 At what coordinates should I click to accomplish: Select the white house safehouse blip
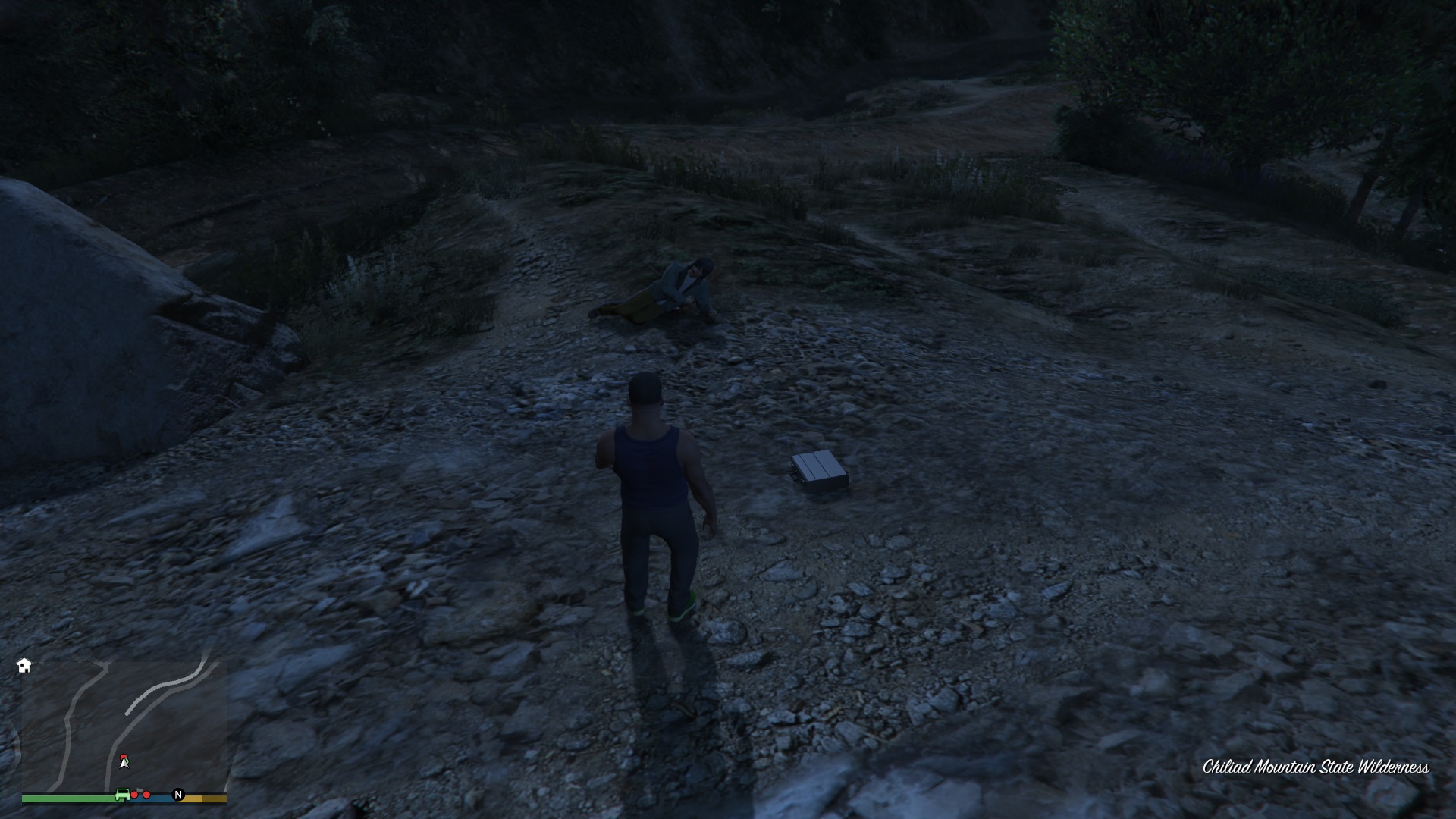coord(24,666)
